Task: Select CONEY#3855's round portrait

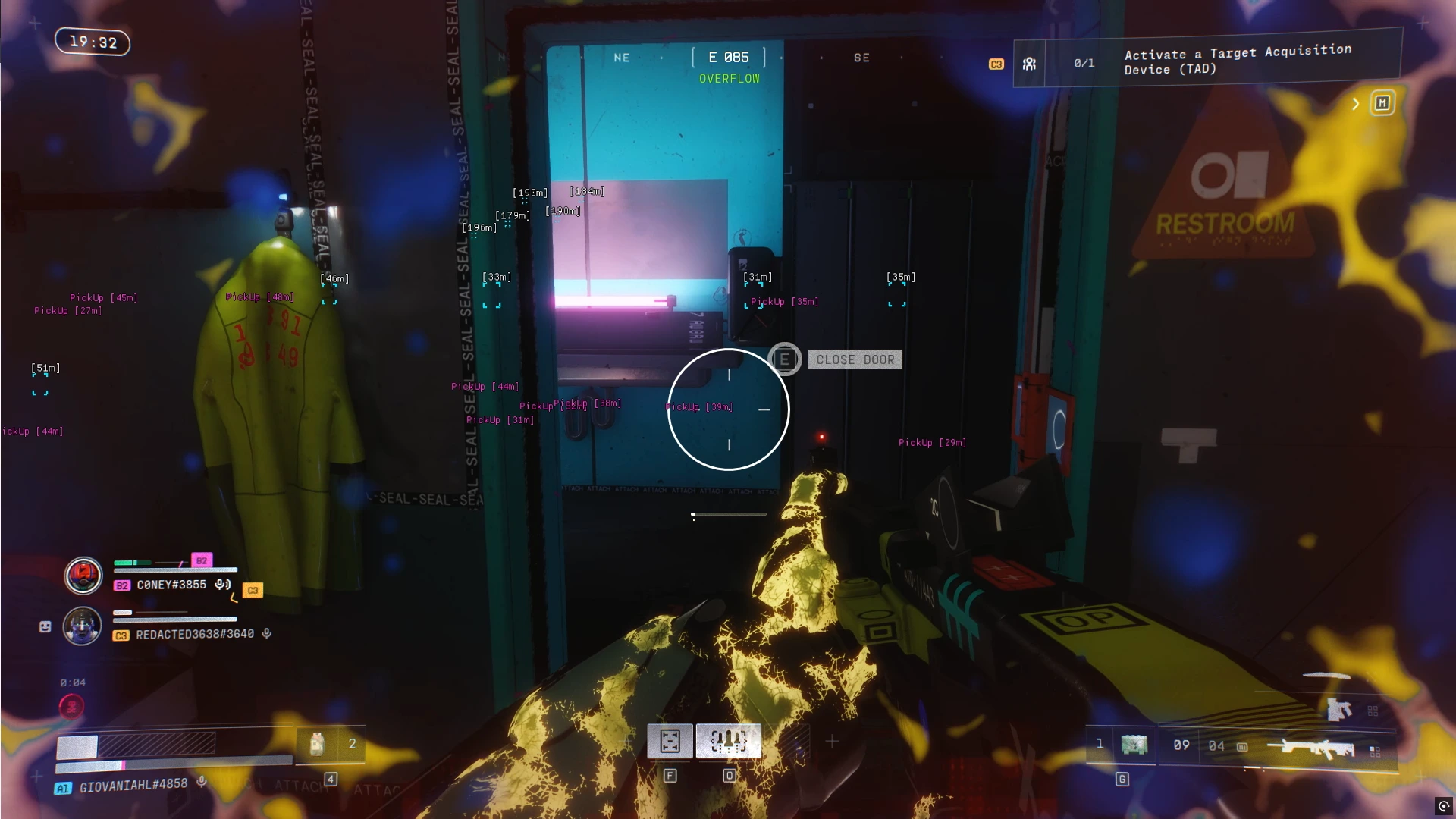Action: coord(83,576)
